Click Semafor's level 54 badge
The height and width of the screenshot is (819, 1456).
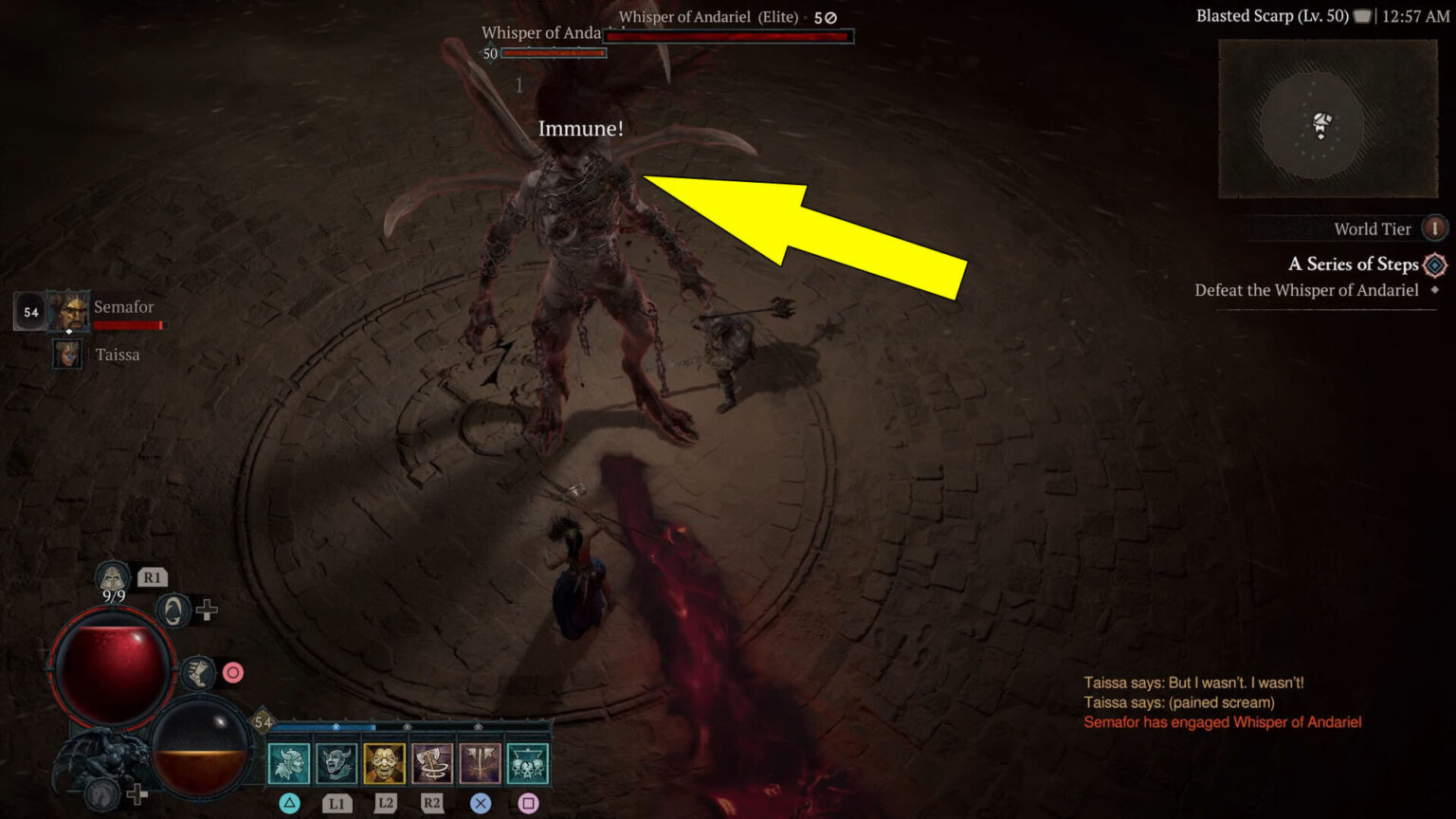pos(28,310)
